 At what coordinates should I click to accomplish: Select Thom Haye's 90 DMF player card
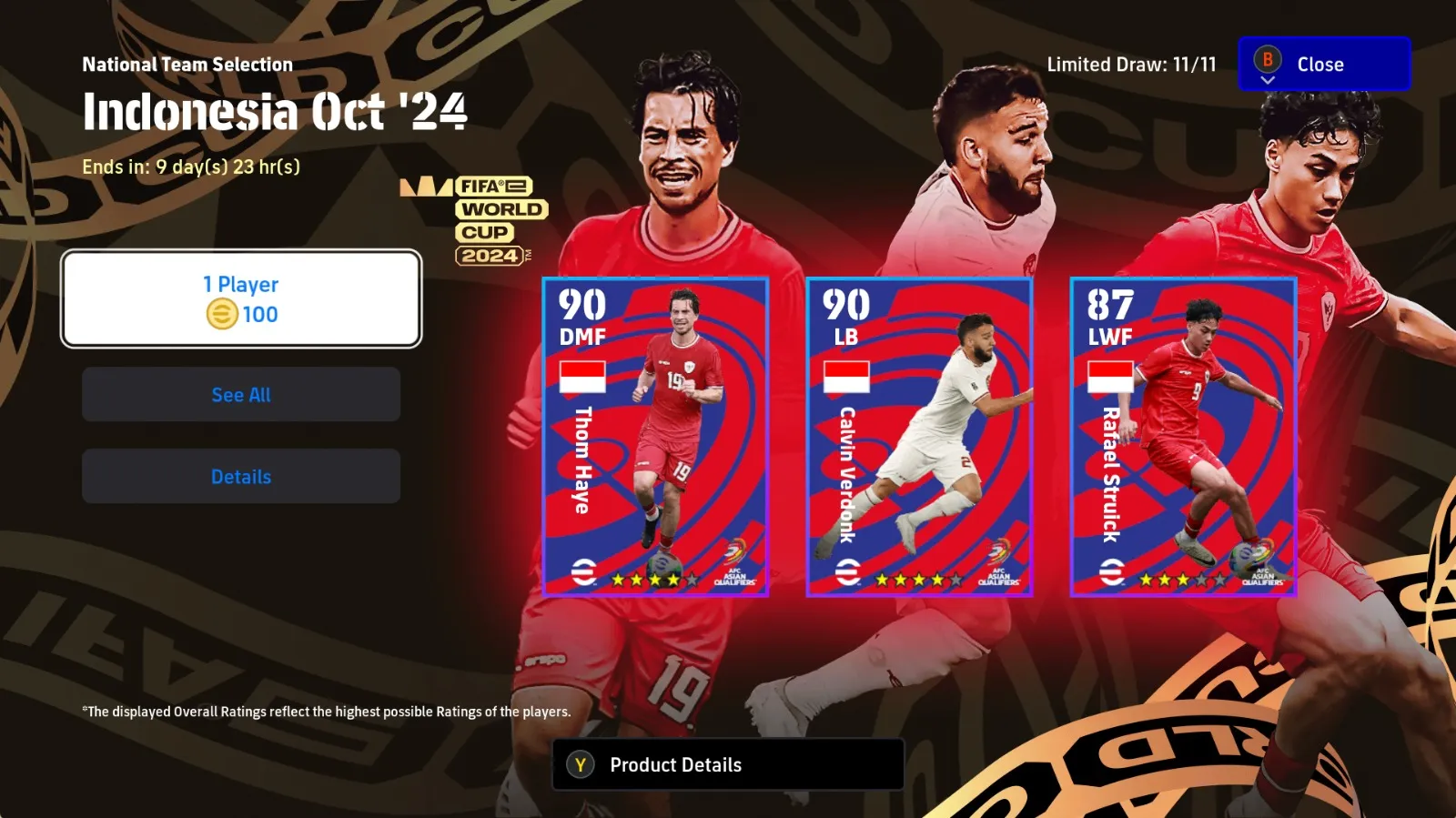(x=658, y=437)
